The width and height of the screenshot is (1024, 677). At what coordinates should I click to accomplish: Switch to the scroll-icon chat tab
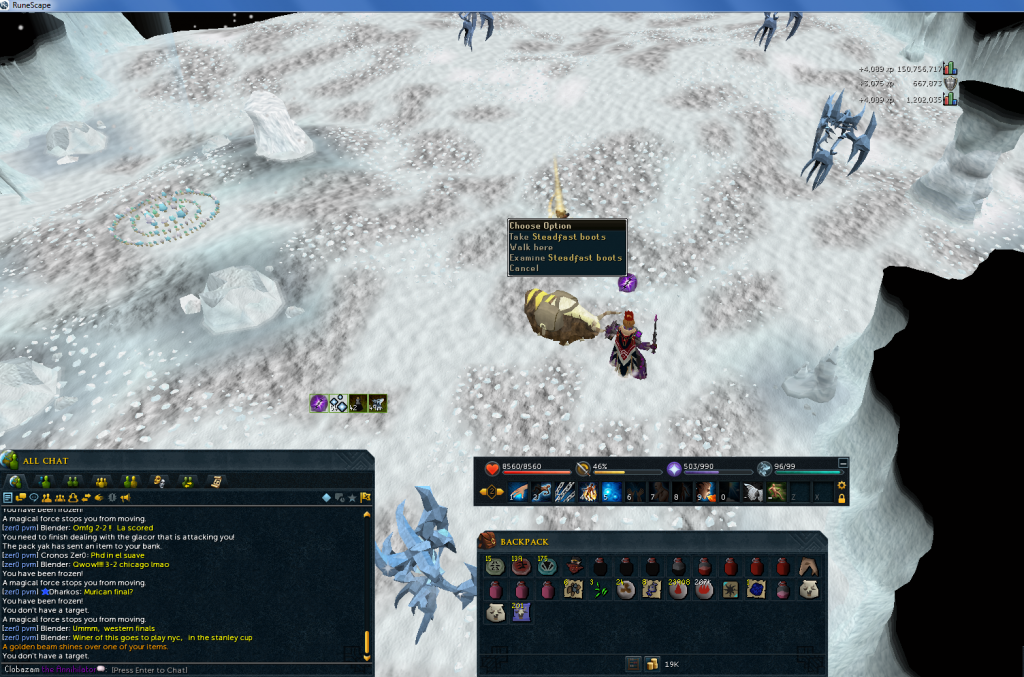(x=215, y=481)
